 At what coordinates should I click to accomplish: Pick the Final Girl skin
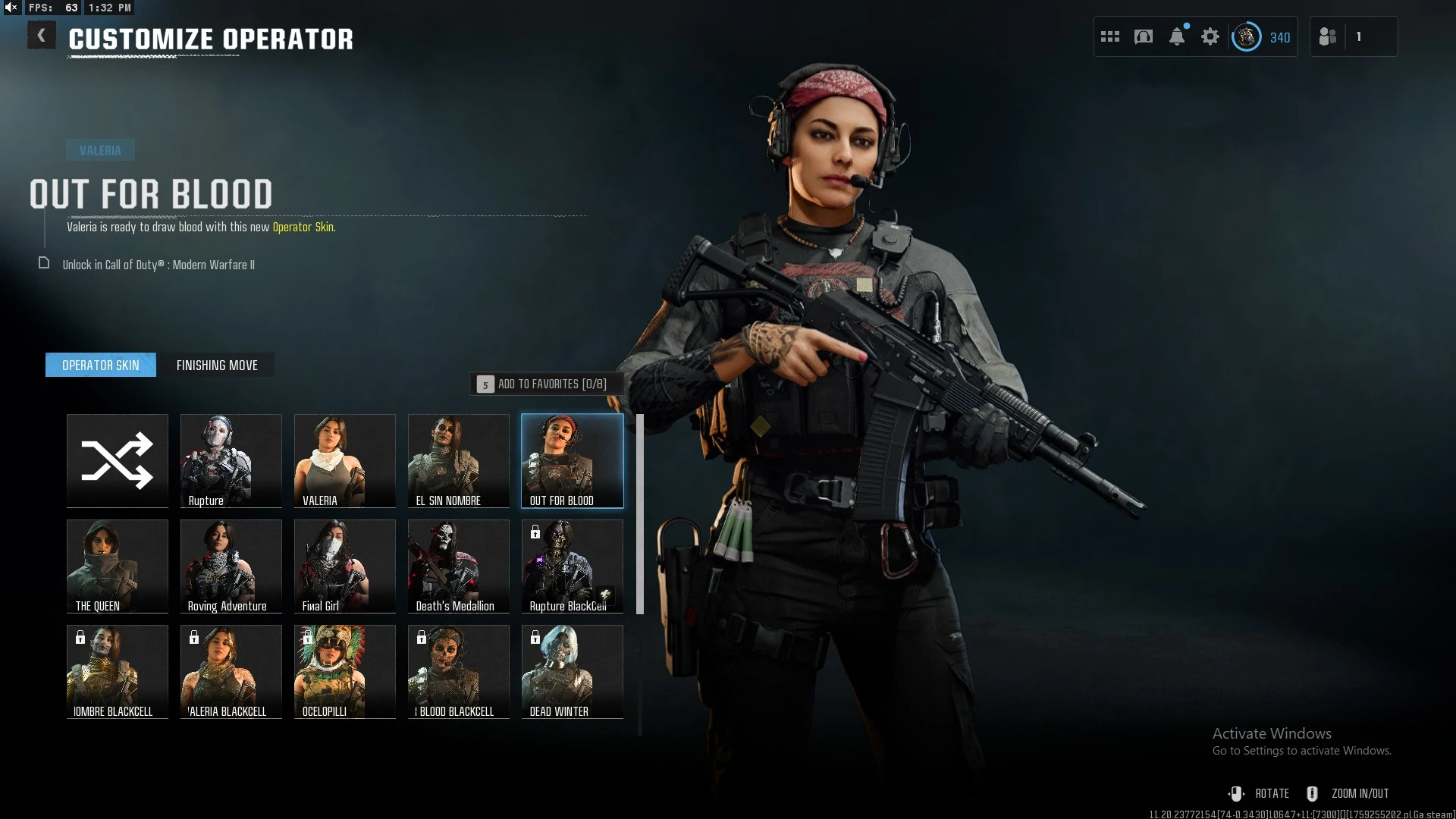pyautogui.click(x=345, y=566)
